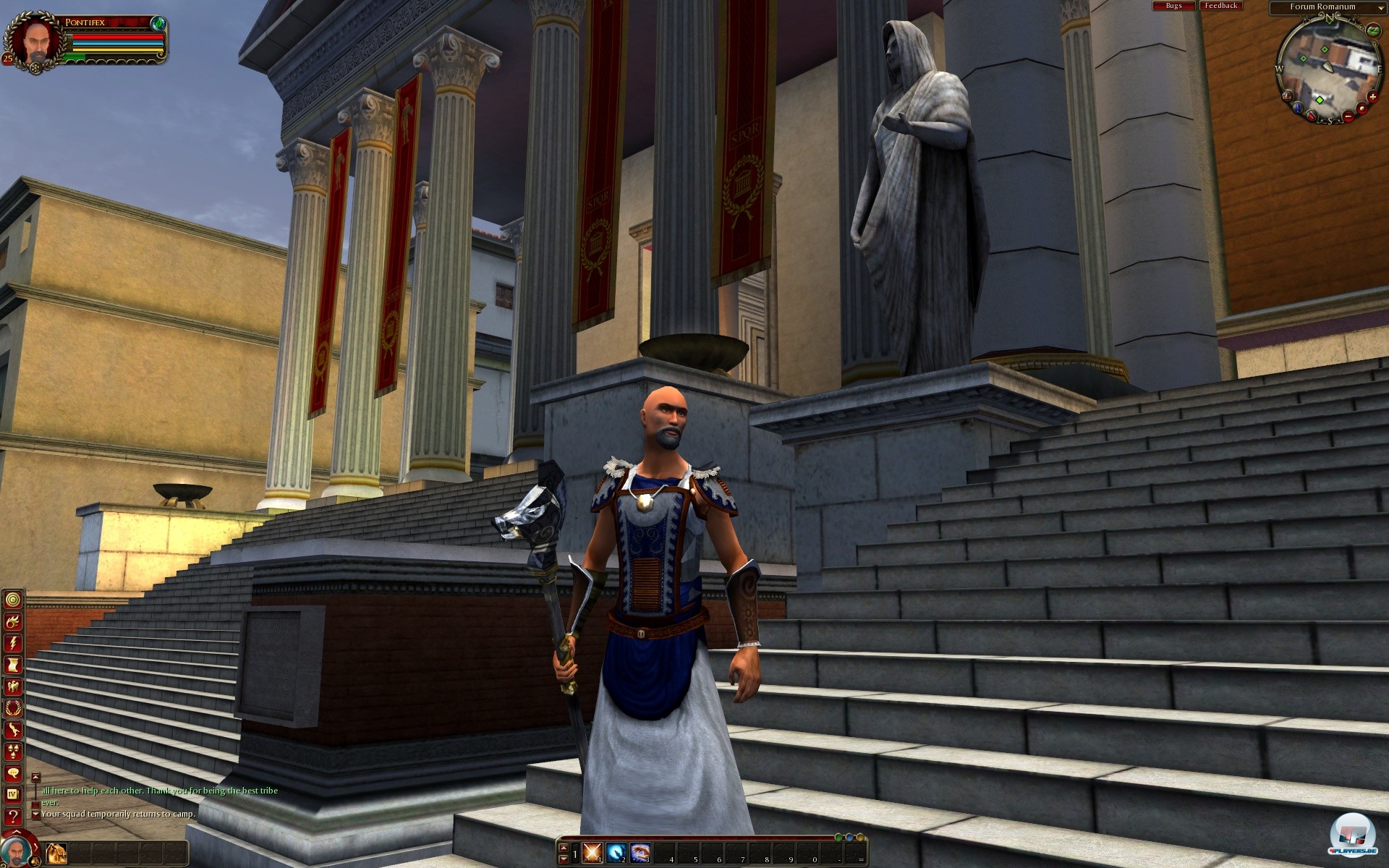Use the blue swirl ability in slot 2
Image resolution: width=1389 pixels, height=868 pixels.
(x=616, y=852)
